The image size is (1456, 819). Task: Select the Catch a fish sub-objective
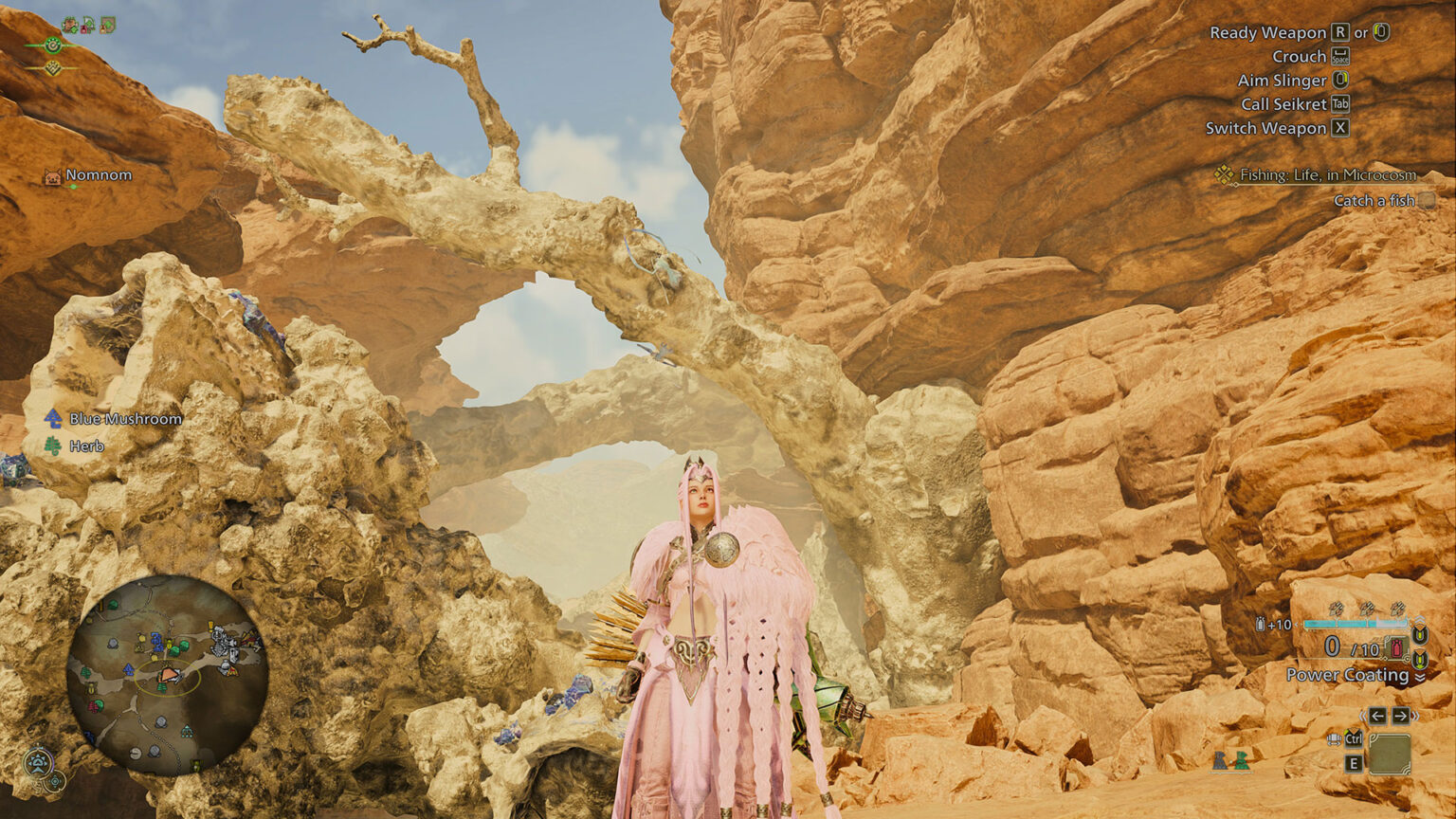(x=1374, y=200)
